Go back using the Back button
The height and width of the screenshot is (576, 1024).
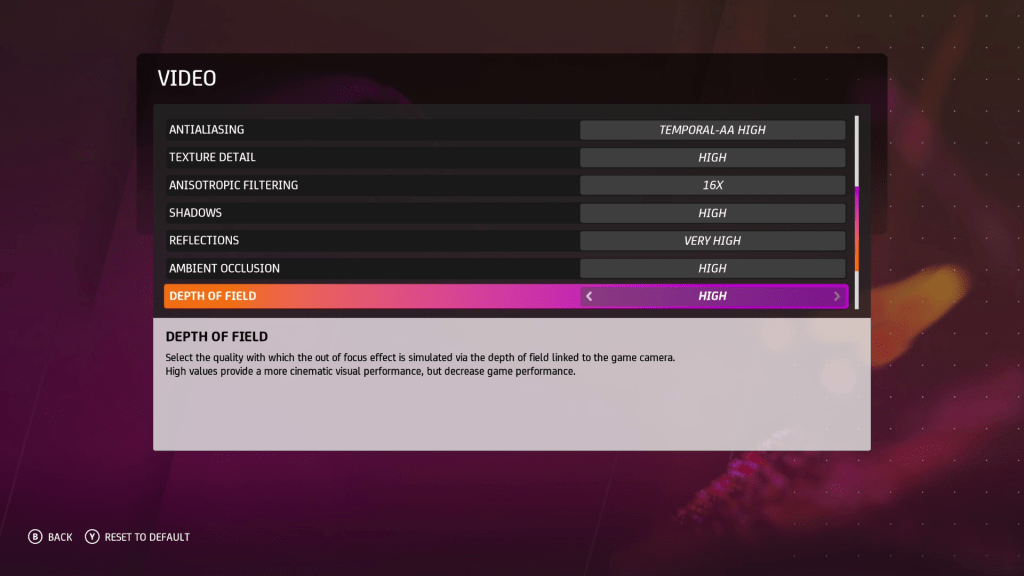50,537
